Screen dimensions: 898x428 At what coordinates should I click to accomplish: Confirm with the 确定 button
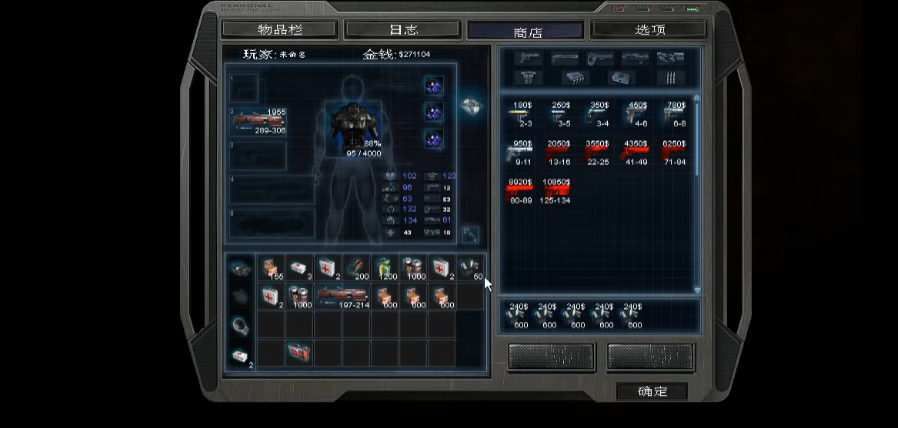tap(652, 392)
